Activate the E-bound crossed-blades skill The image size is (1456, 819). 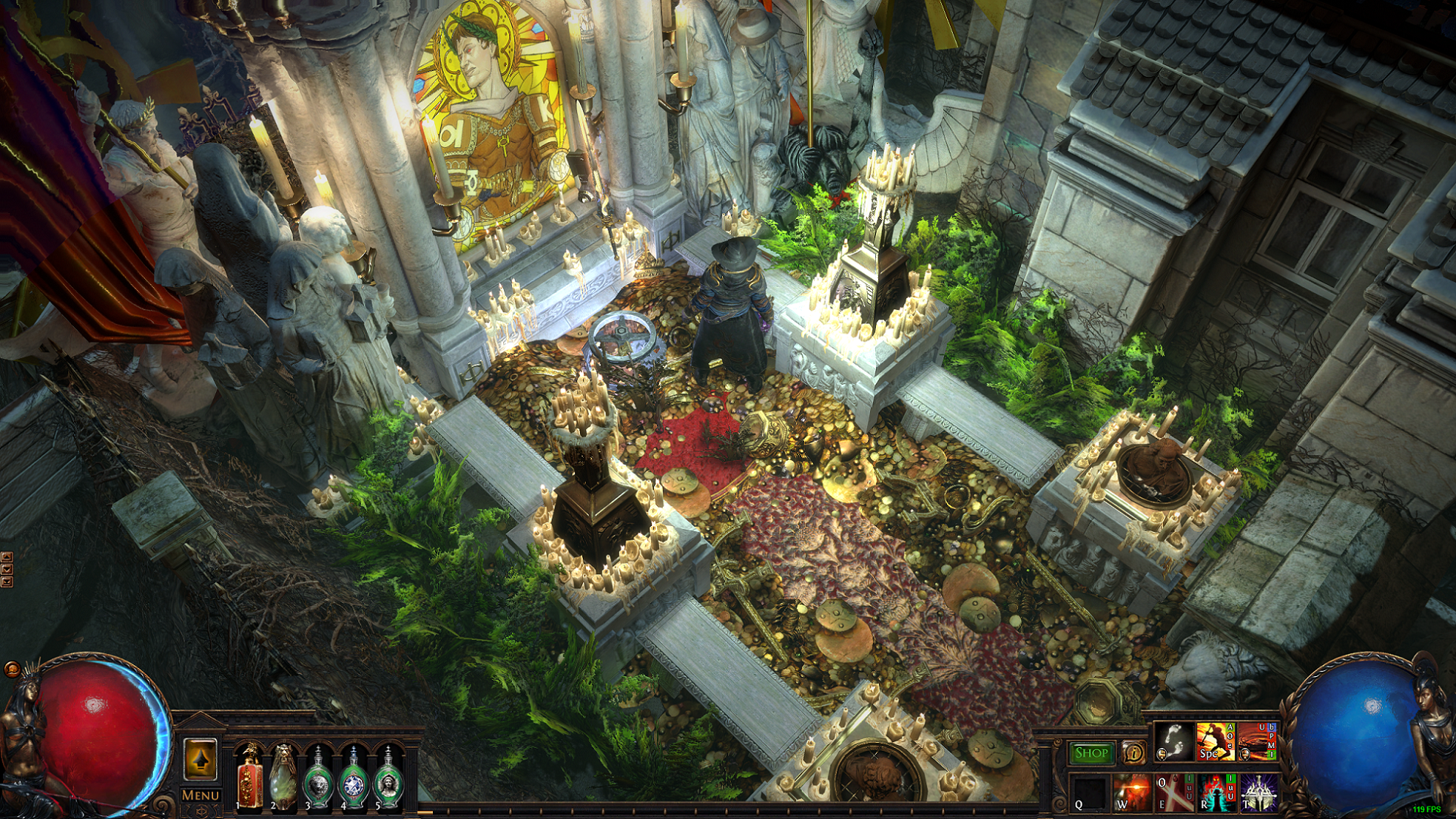point(1173,793)
